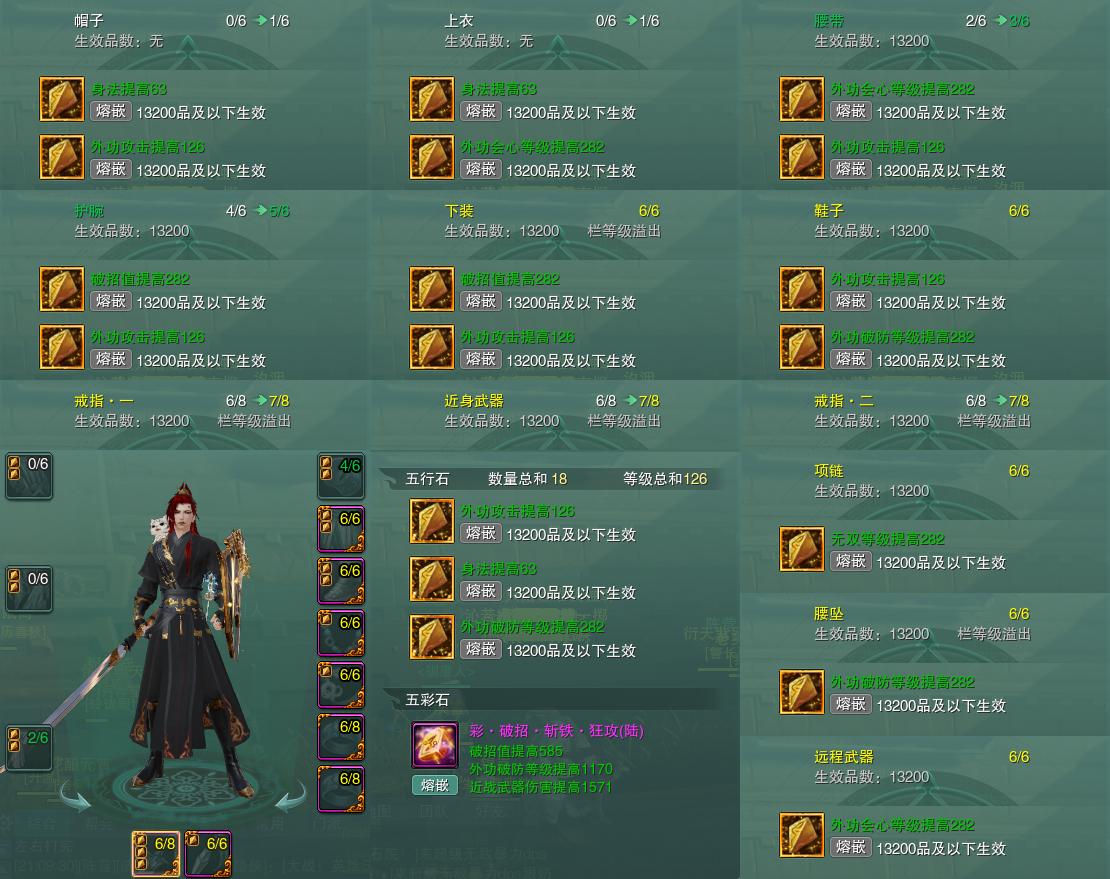This screenshot has width=1110, height=879.
Task: Select the purple 五彩石 stone icon
Action: tap(435, 746)
